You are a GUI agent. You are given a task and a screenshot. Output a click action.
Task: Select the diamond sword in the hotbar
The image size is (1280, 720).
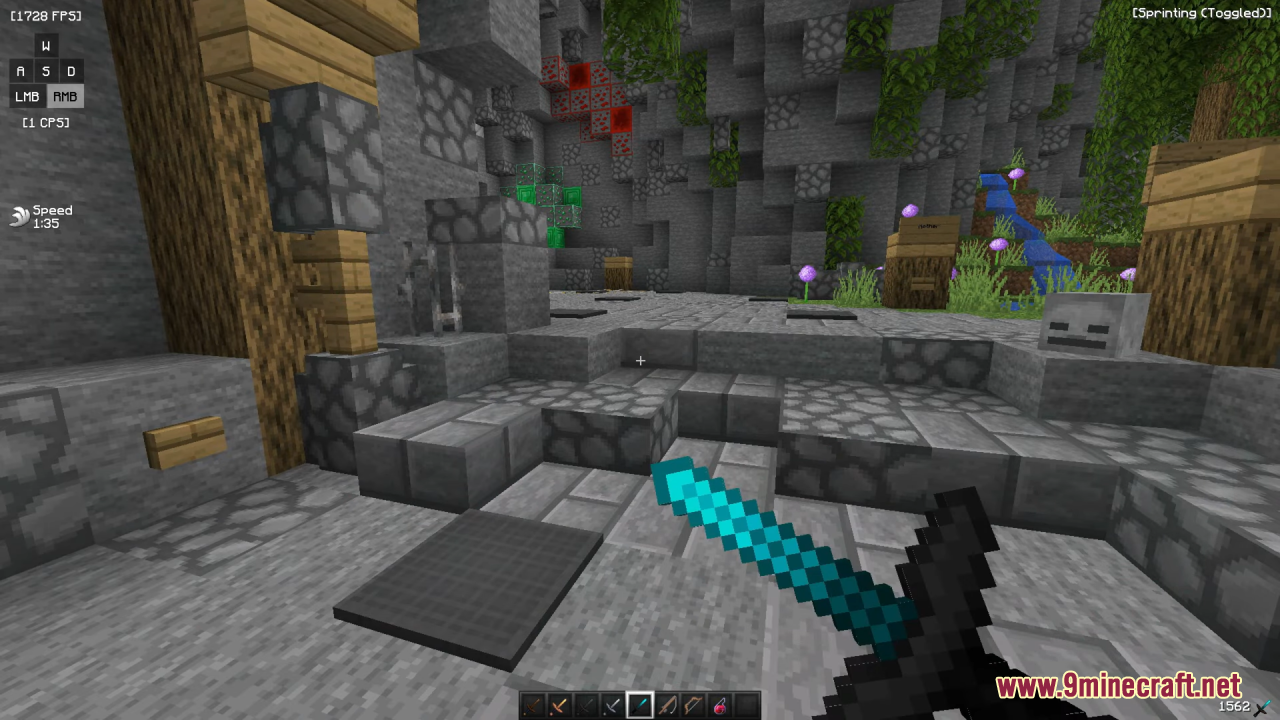pyautogui.click(x=638, y=706)
